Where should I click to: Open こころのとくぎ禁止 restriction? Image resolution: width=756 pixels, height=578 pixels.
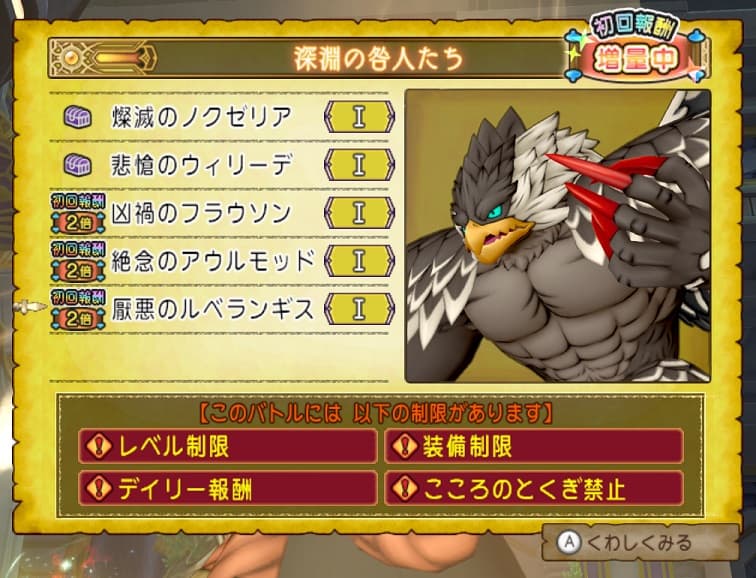click(x=534, y=489)
